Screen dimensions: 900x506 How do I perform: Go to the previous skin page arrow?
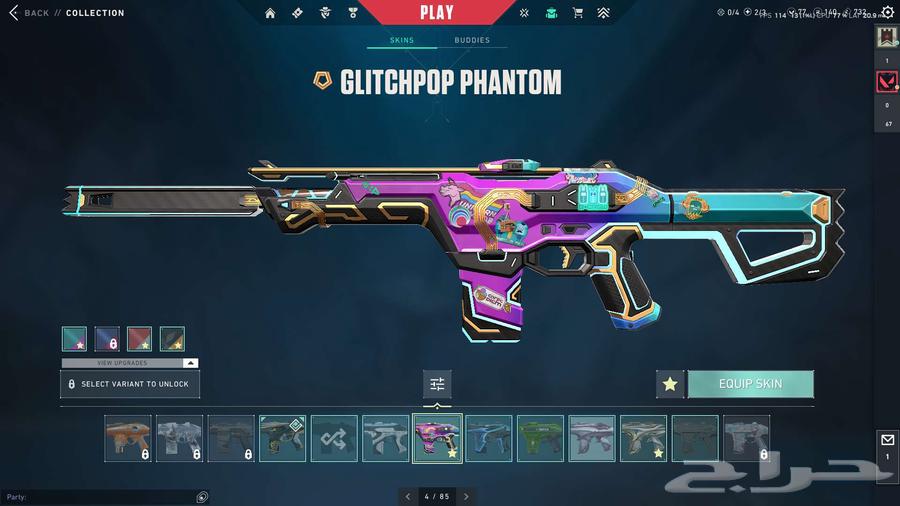(407, 496)
